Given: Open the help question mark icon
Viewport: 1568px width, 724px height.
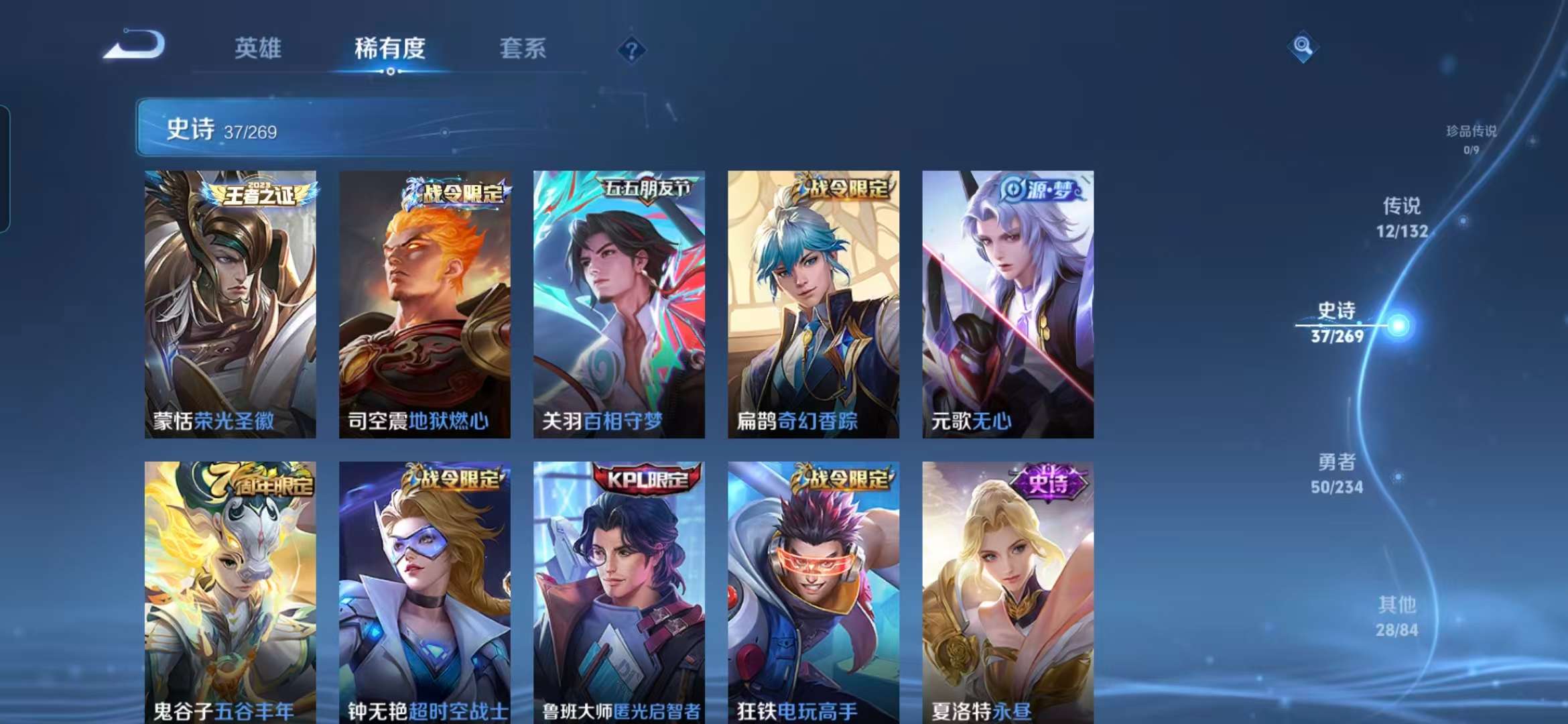Looking at the screenshot, I should click(629, 48).
